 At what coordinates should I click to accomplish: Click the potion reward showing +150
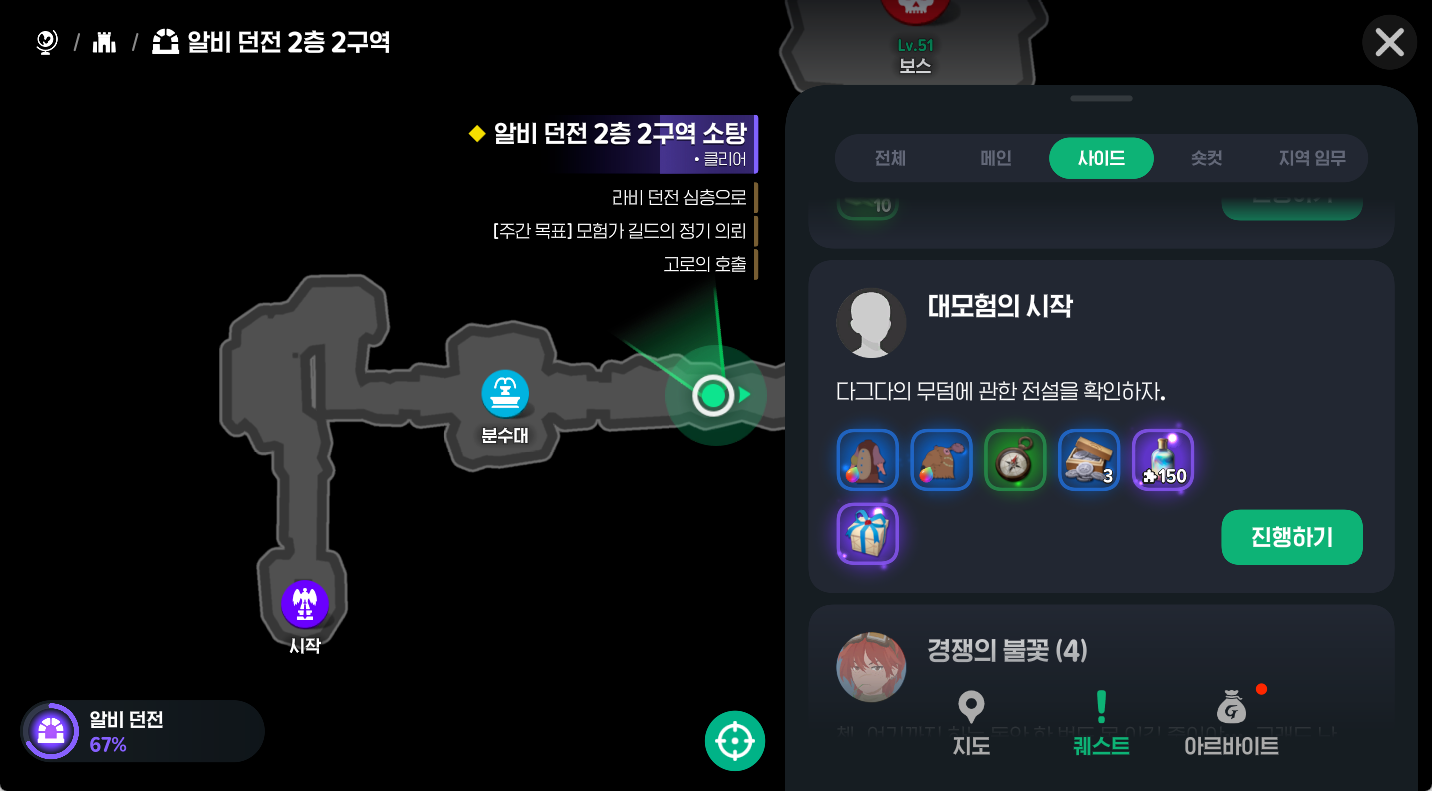(x=1162, y=460)
